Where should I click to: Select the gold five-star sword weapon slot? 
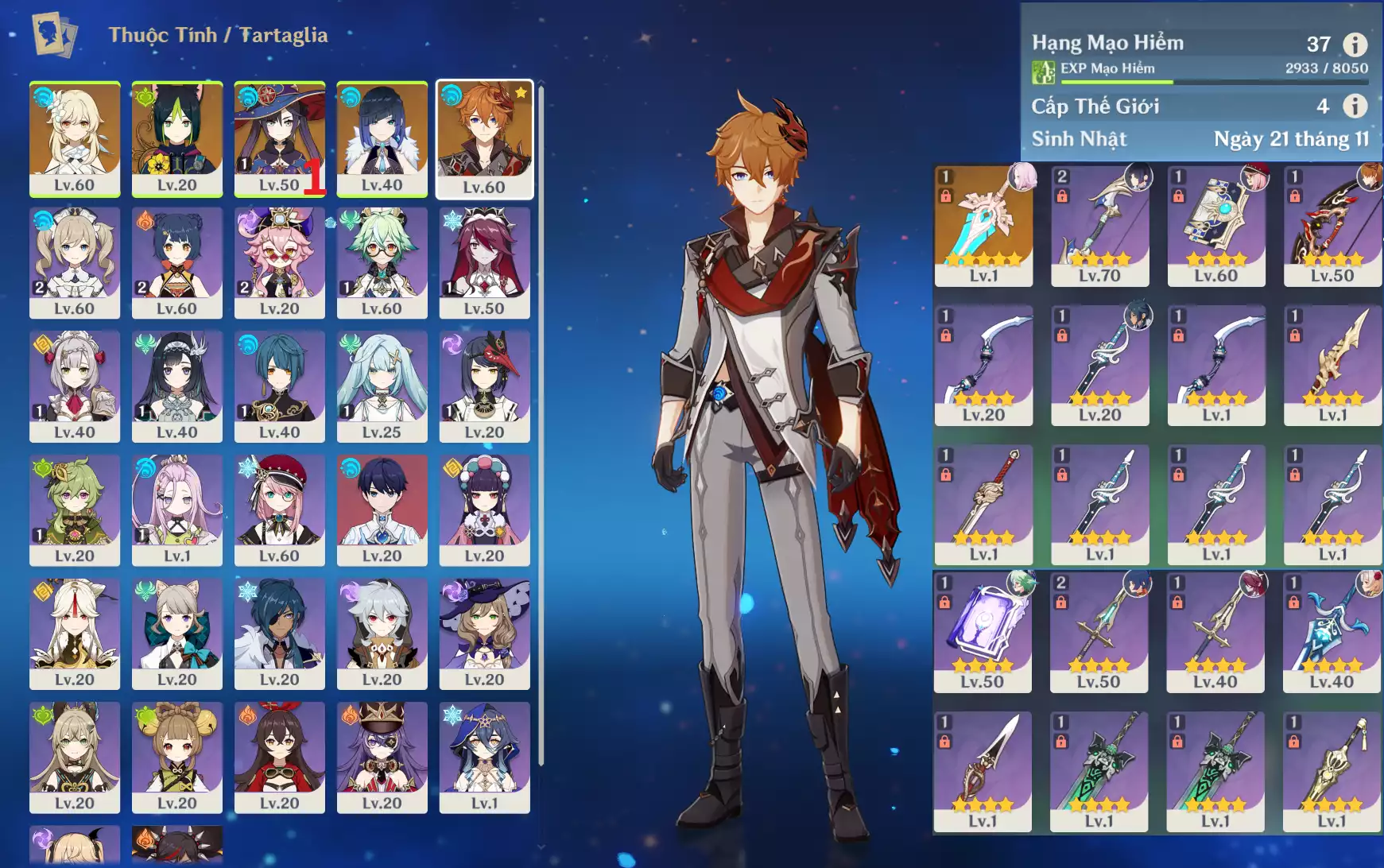pyautogui.click(x=983, y=226)
